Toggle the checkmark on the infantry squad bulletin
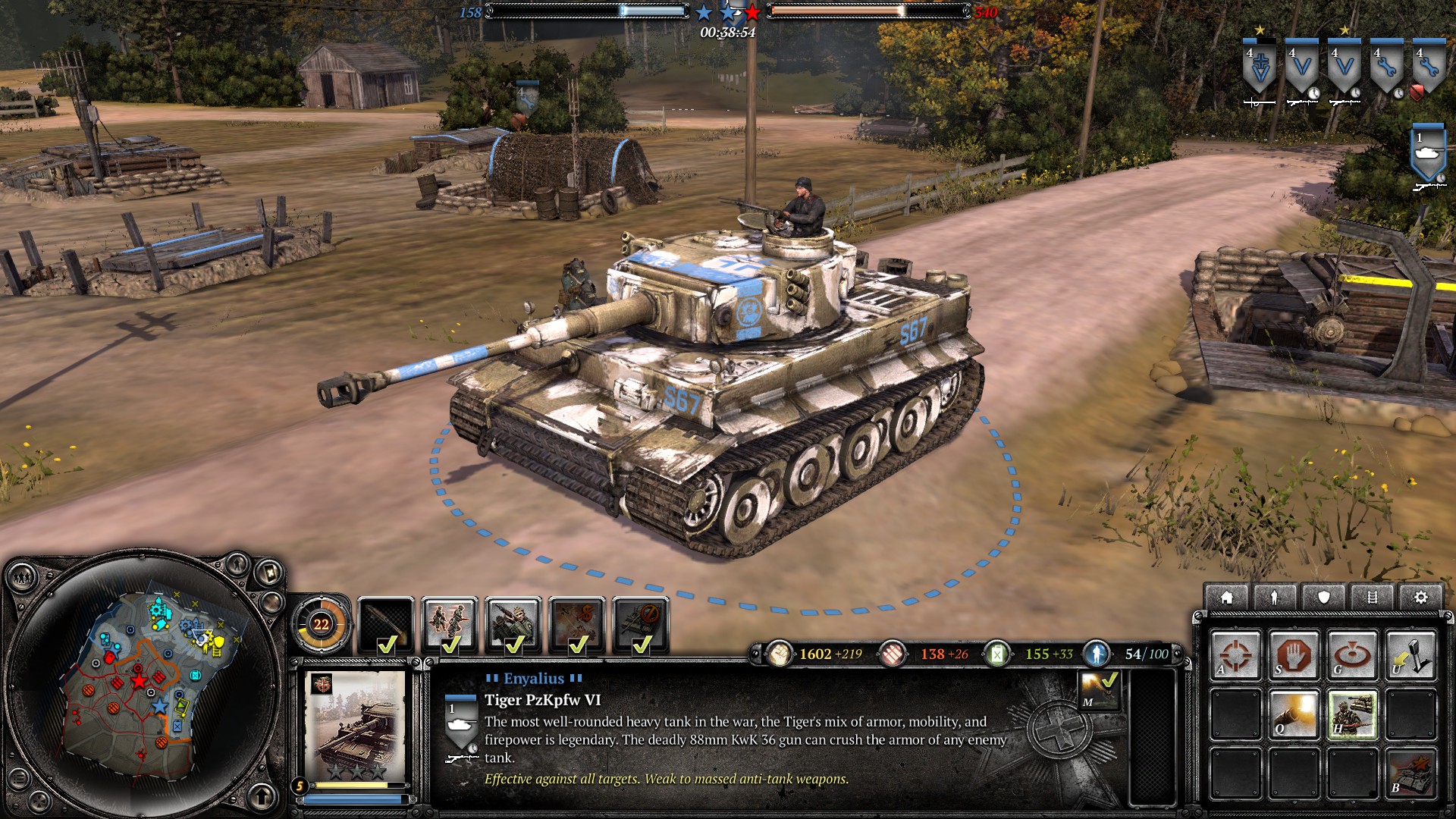This screenshot has height=819, width=1456. click(452, 644)
